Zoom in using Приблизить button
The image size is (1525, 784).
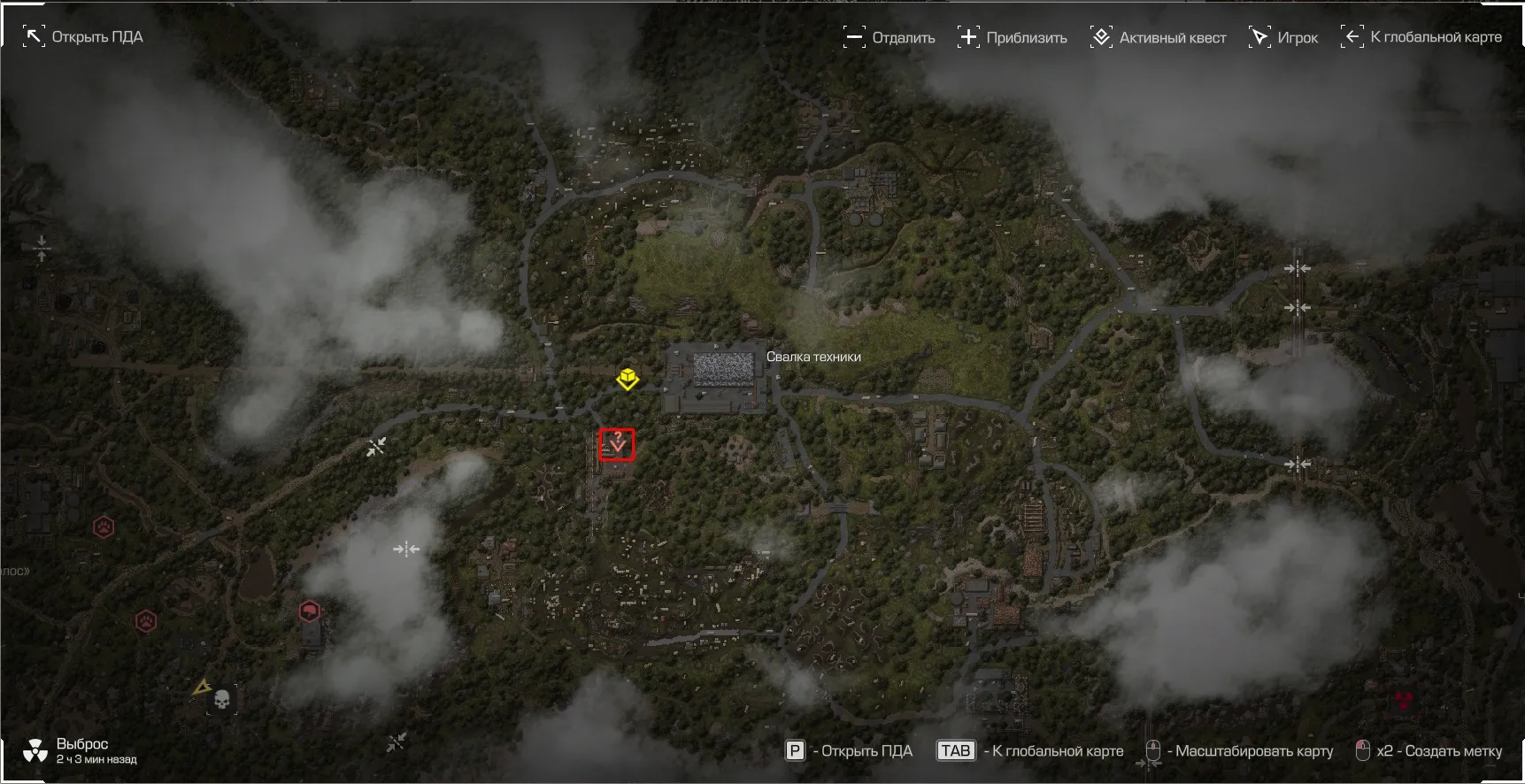coord(1013,37)
